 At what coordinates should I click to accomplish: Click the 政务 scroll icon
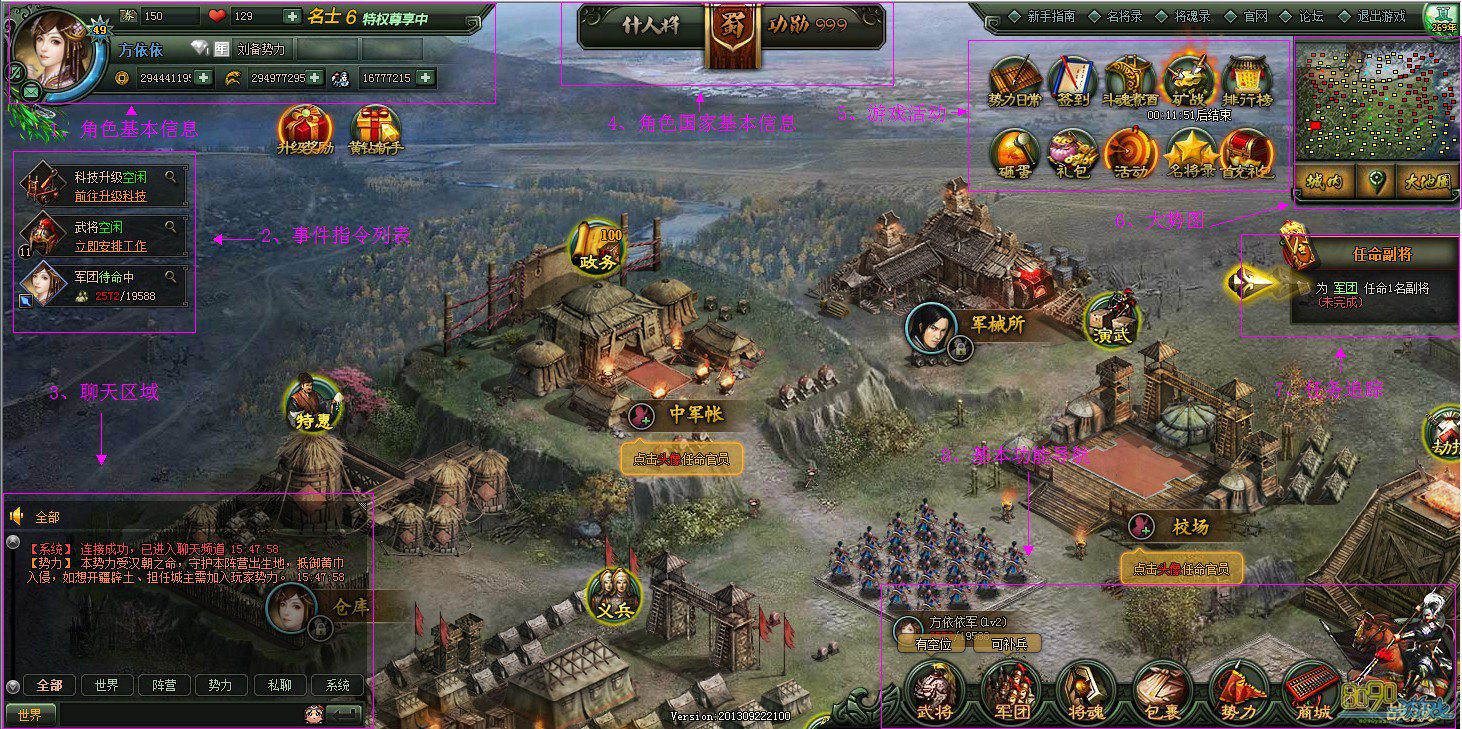click(599, 247)
